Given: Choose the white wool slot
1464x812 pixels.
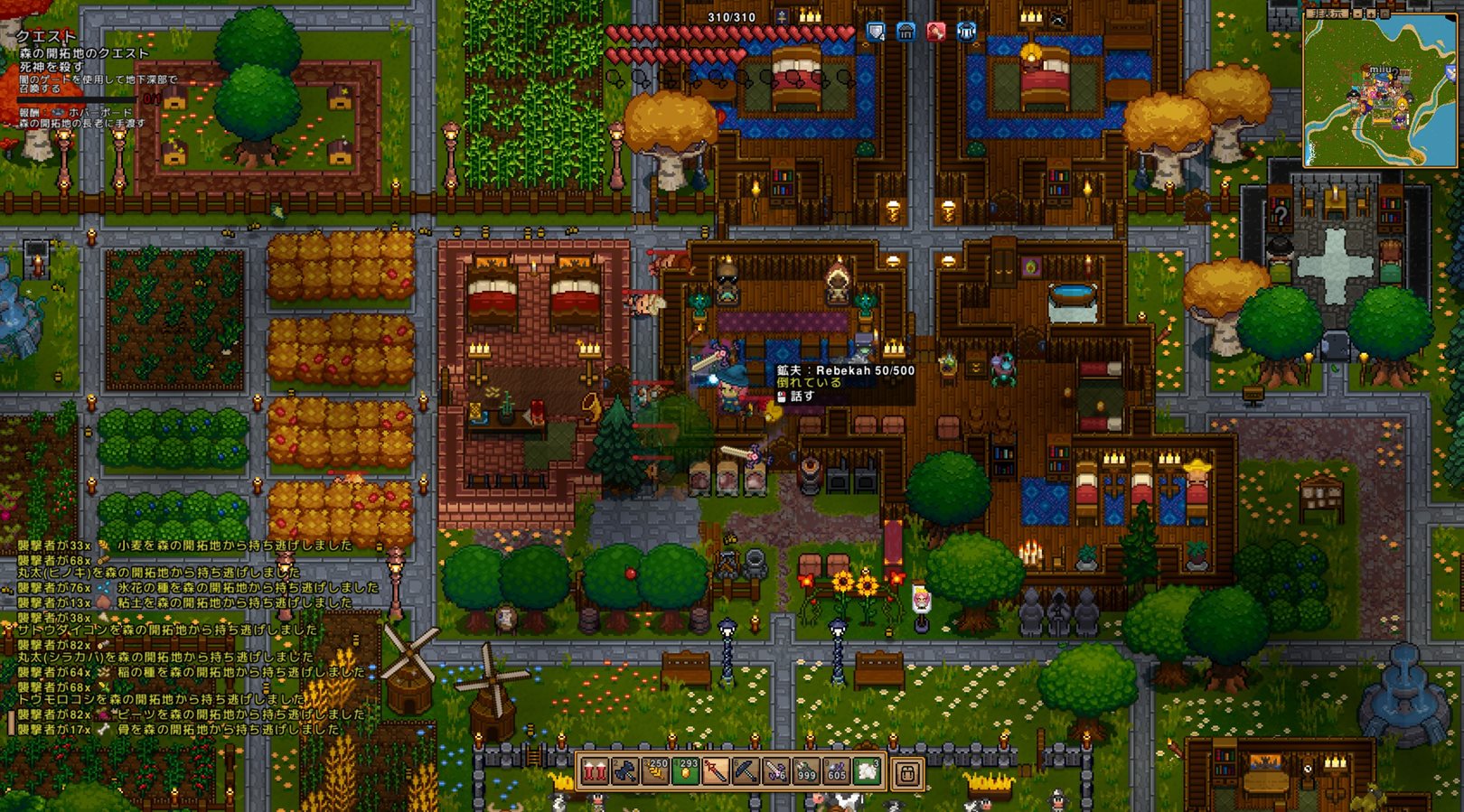Looking at the screenshot, I should click(x=867, y=772).
